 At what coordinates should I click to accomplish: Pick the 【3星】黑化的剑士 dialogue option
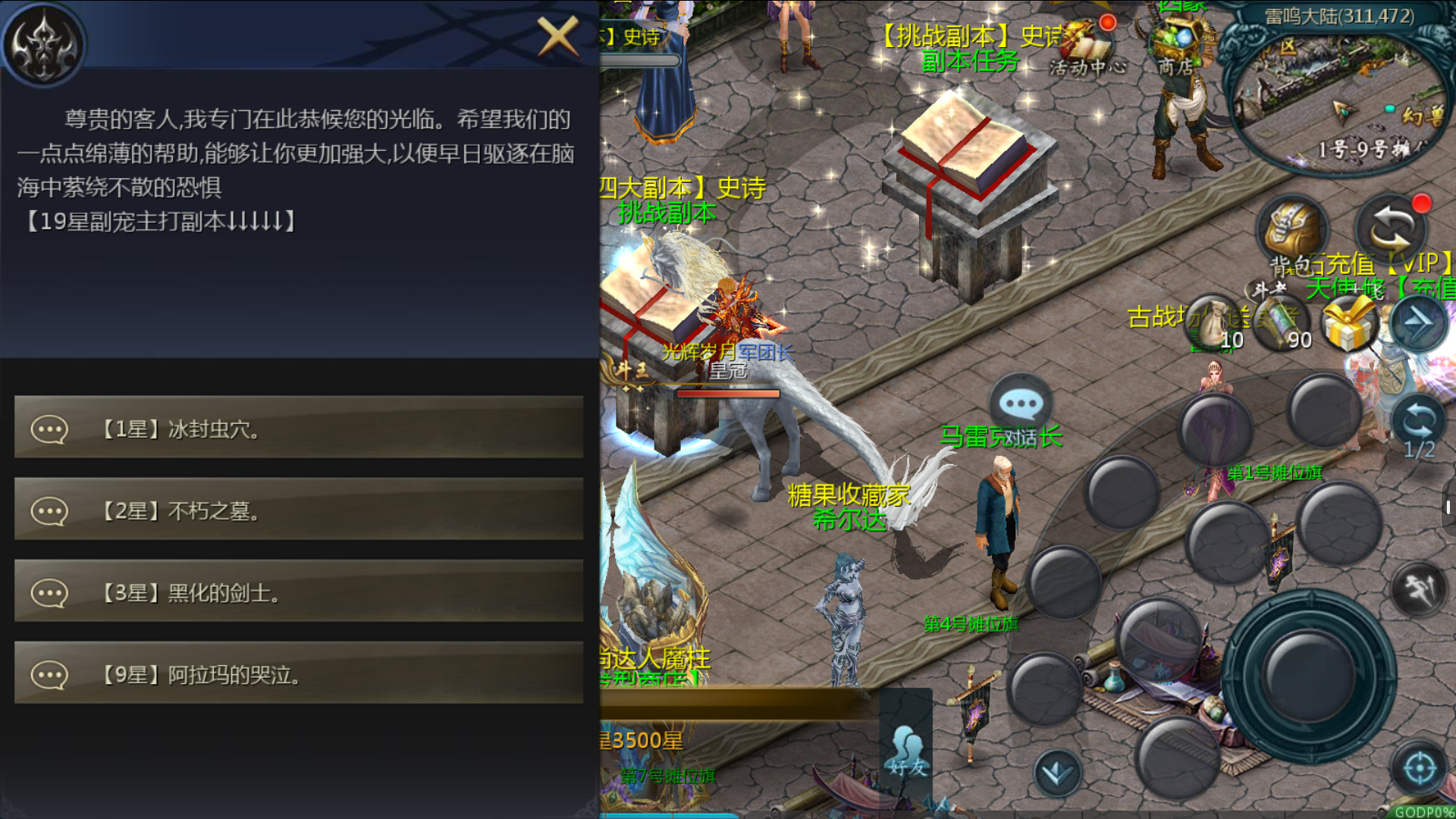(x=299, y=592)
